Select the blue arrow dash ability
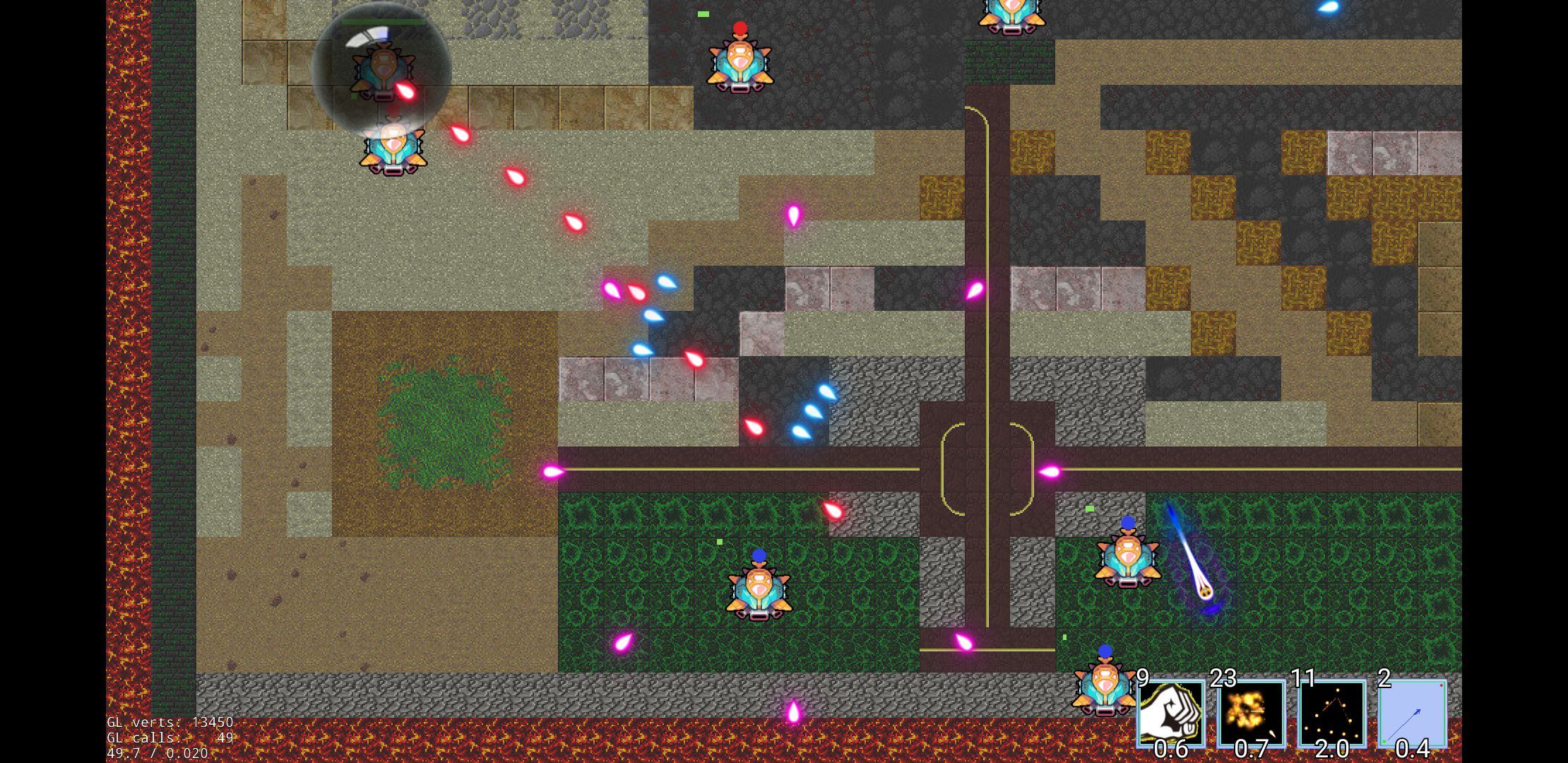Image resolution: width=1568 pixels, height=763 pixels. (x=1412, y=713)
